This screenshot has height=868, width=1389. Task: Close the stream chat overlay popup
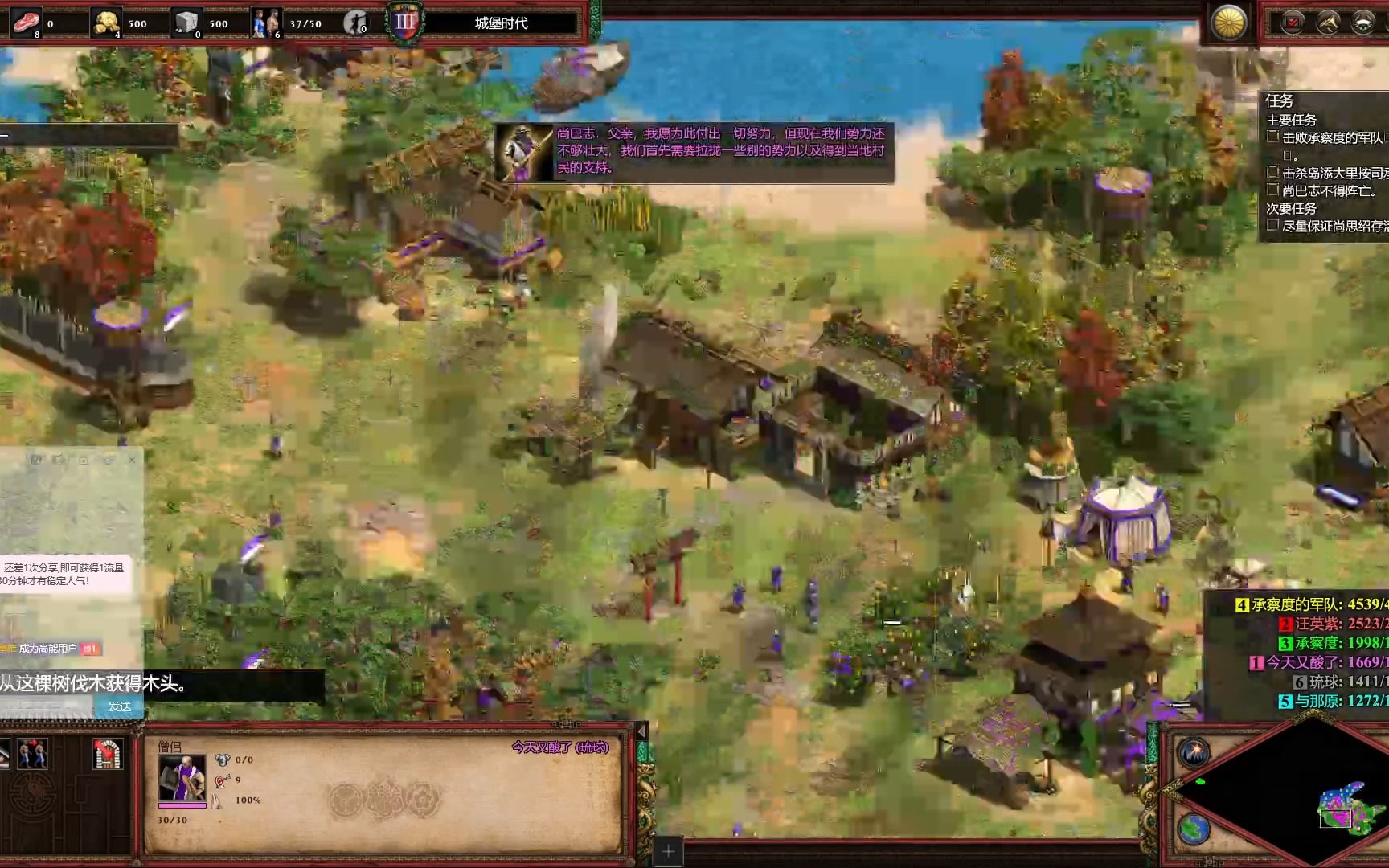tap(132, 460)
